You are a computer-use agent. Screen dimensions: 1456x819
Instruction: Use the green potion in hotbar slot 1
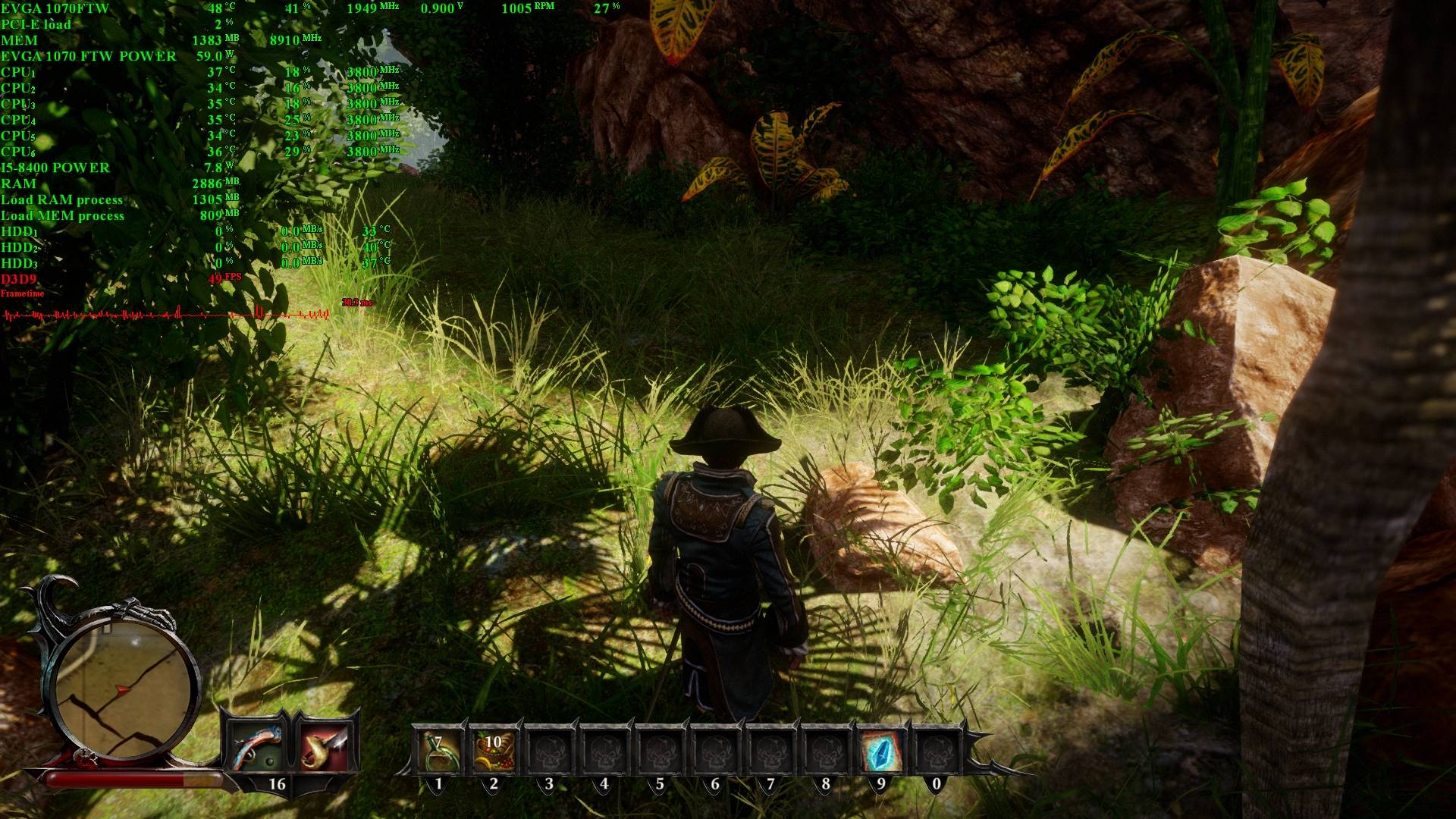[x=438, y=751]
